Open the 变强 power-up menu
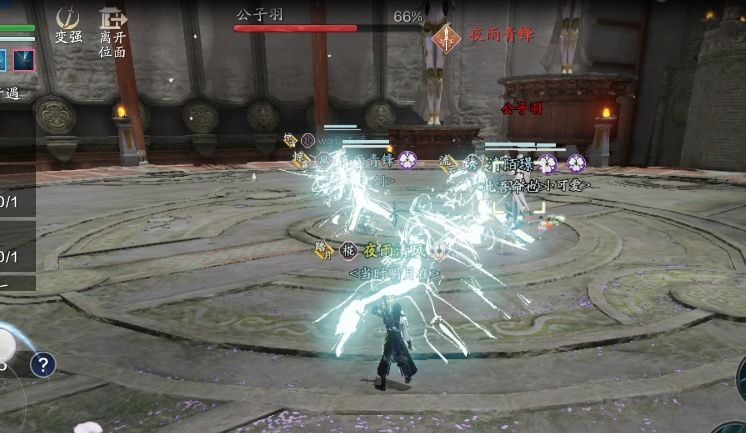The height and width of the screenshot is (433, 746). 68,25
